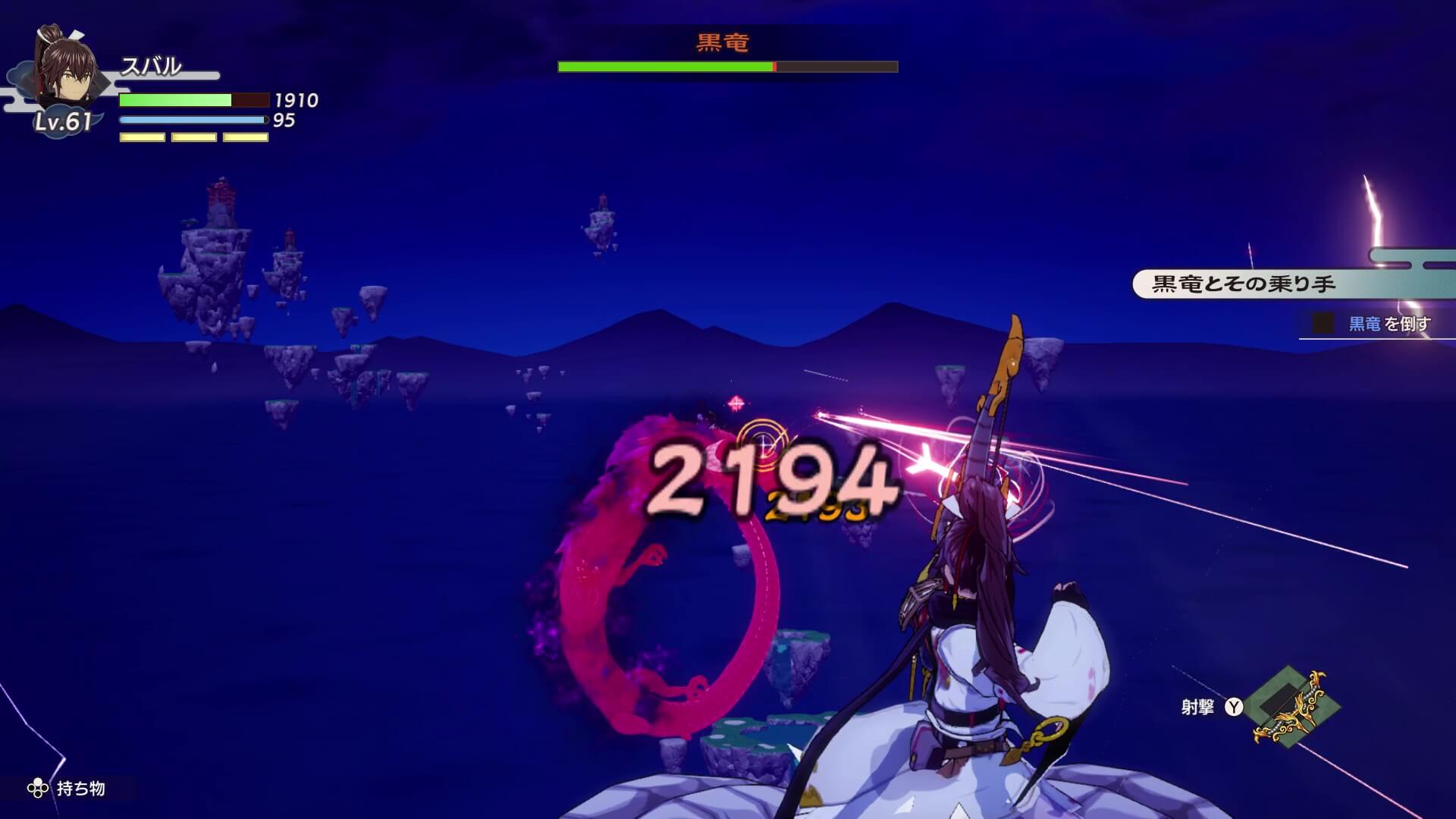The height and width of the screenshot is (819, 1456).
Task: Toggle the first yellow skill gauge segment
Action: (142, 136)
